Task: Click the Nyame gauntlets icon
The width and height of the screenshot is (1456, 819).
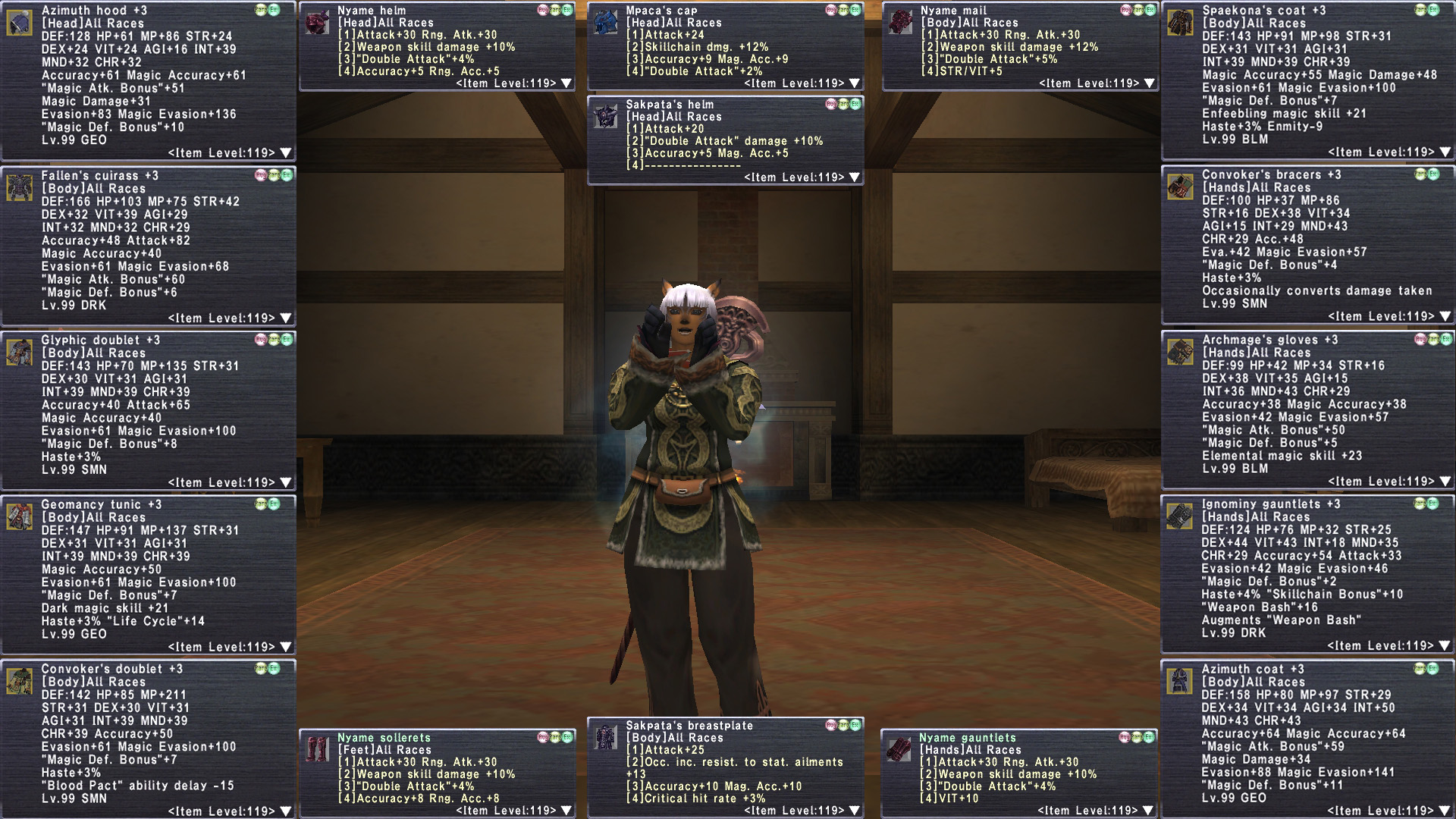Action: coord(899,749)
